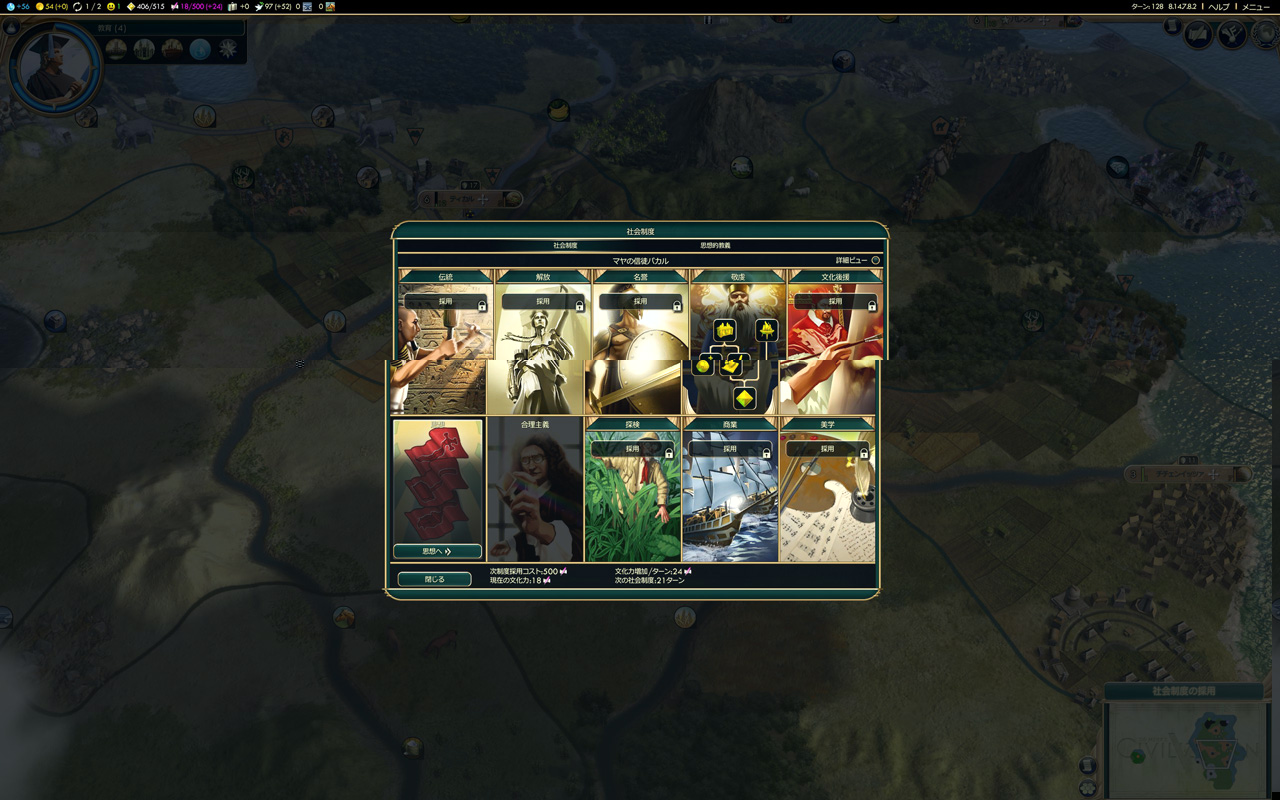Switch to the 社会制度 tab
Image resolution: width=1280 pixels, height=800 pixels.
[x=565, y=245]
